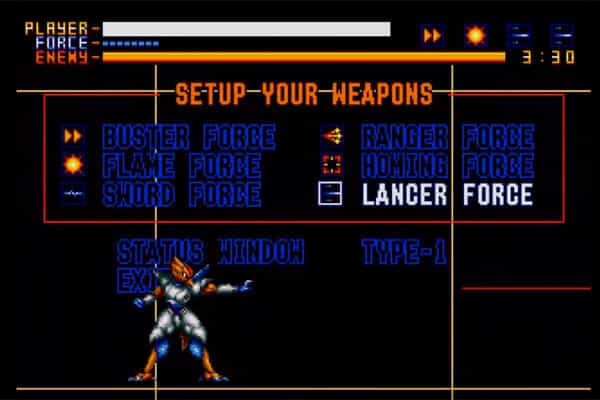
Task: Select Ranger Force weapon
Action: pyautogui.click(x=447, y=136)
